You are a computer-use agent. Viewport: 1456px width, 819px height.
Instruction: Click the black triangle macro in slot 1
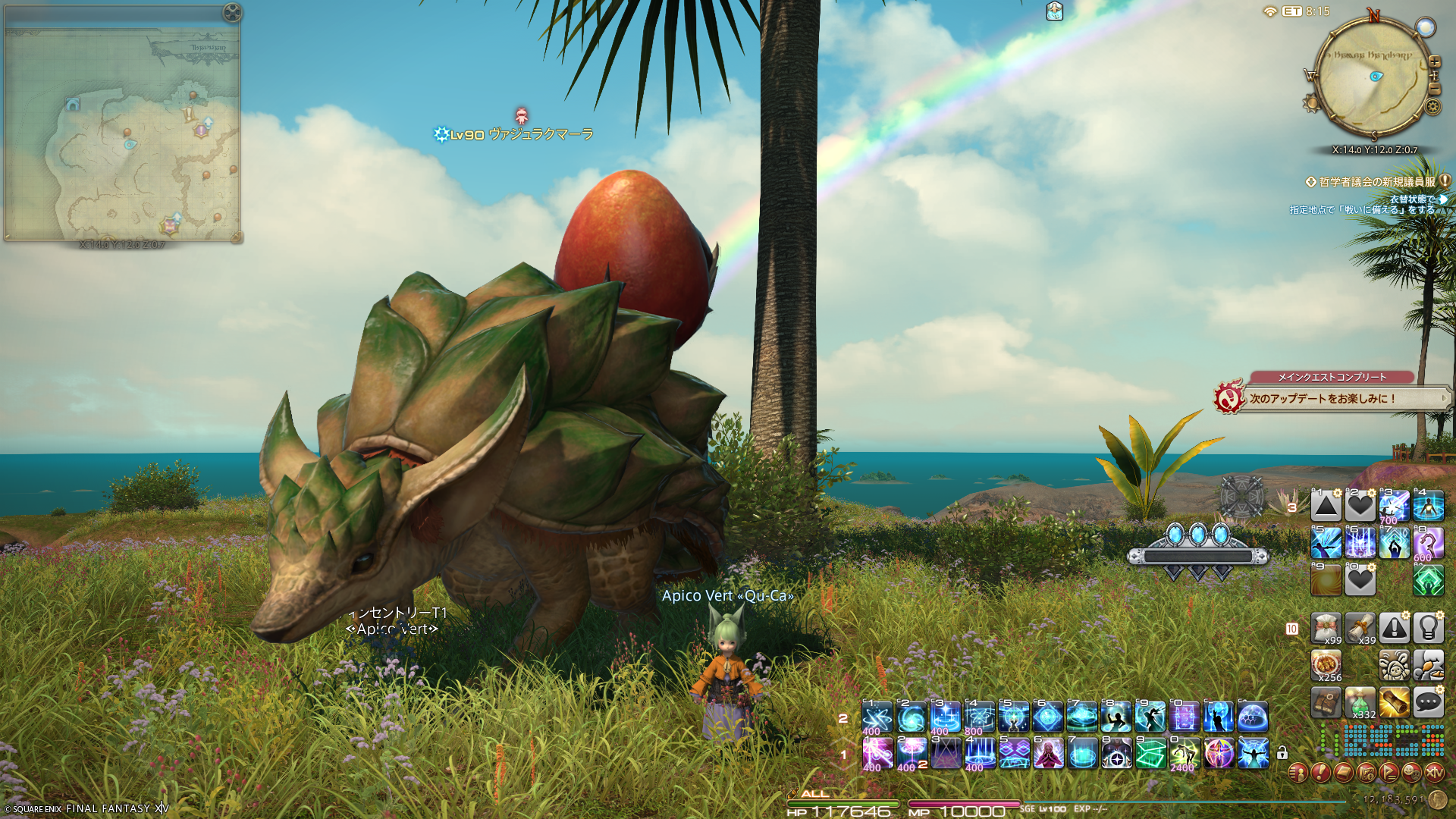[1326, 506]
